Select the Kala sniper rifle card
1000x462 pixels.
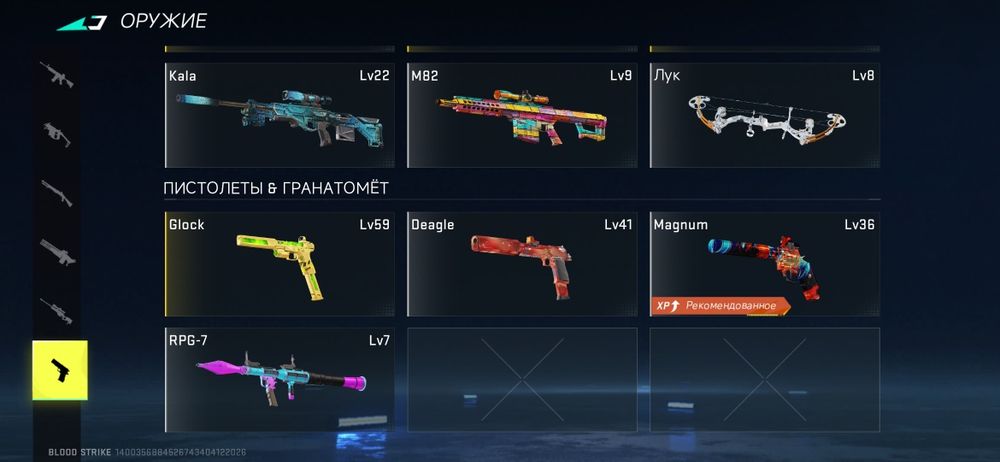point(279,115)
